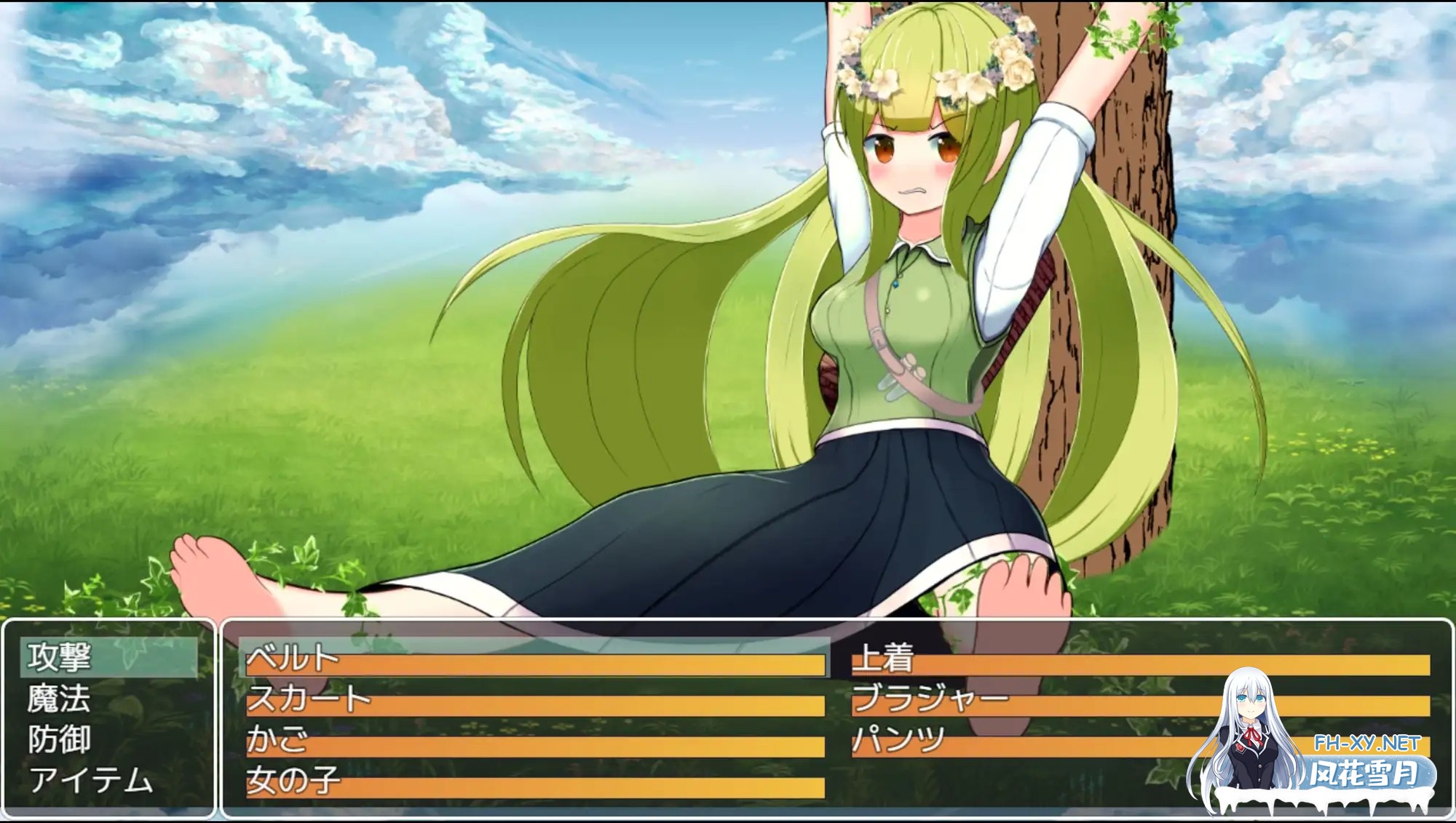Choose the パンツ target entry
The width and height of the screenshot is (1456, 823).
1019,740
